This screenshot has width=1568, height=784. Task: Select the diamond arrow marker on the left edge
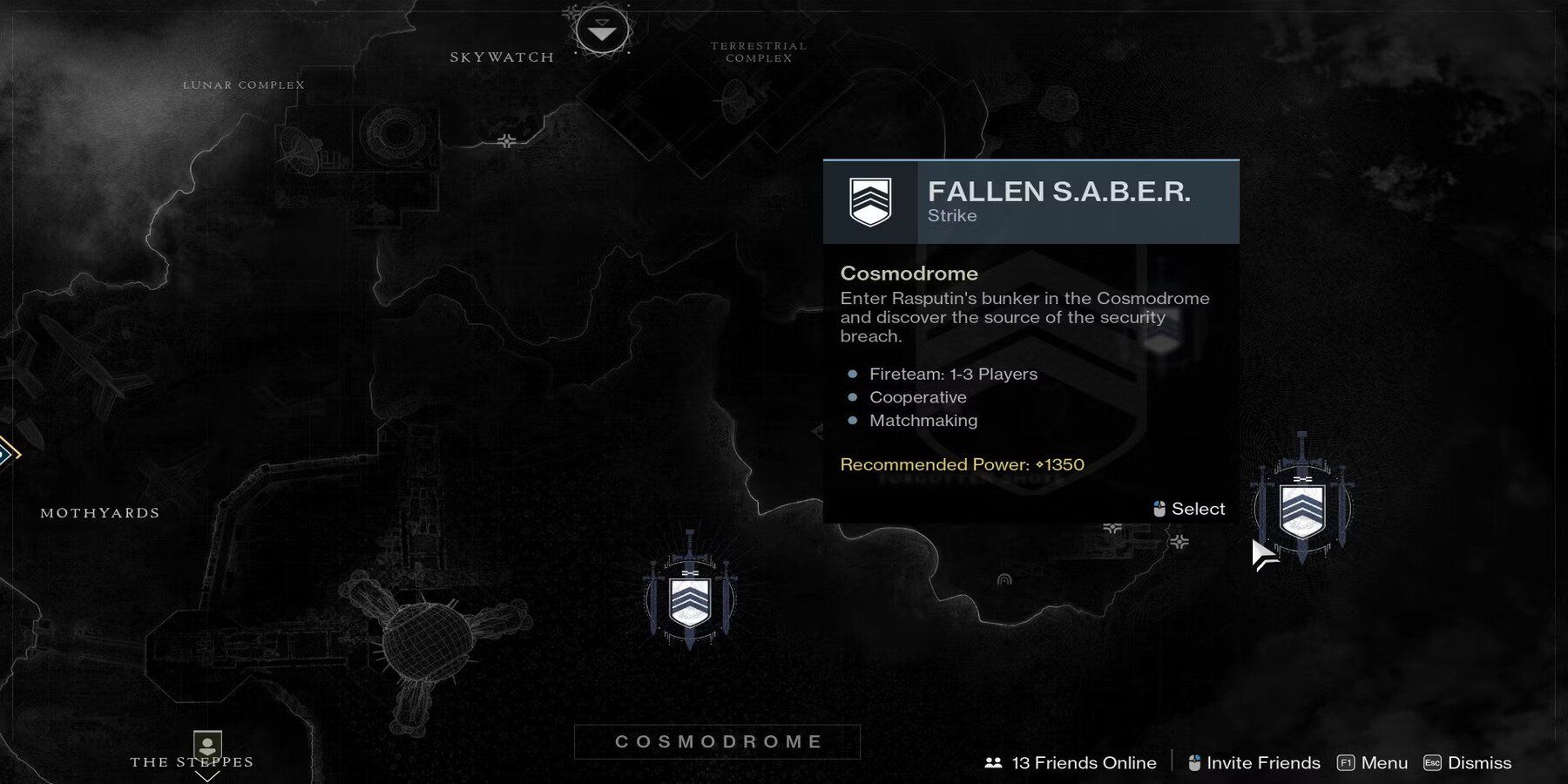7,453
